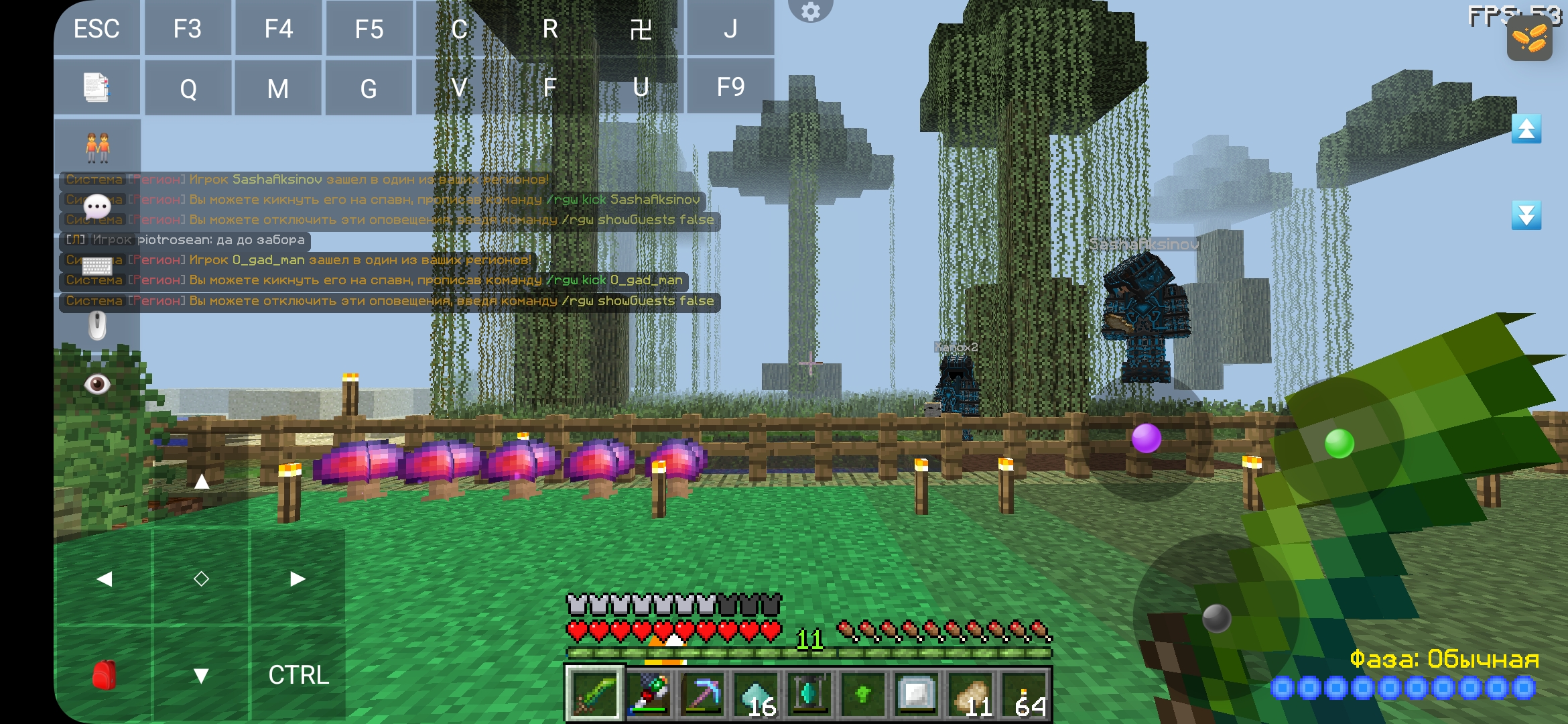The height and width of the screenshot is (724, 1568).
Task: Tap the ESC touch button
Action: tap(96, 29)
